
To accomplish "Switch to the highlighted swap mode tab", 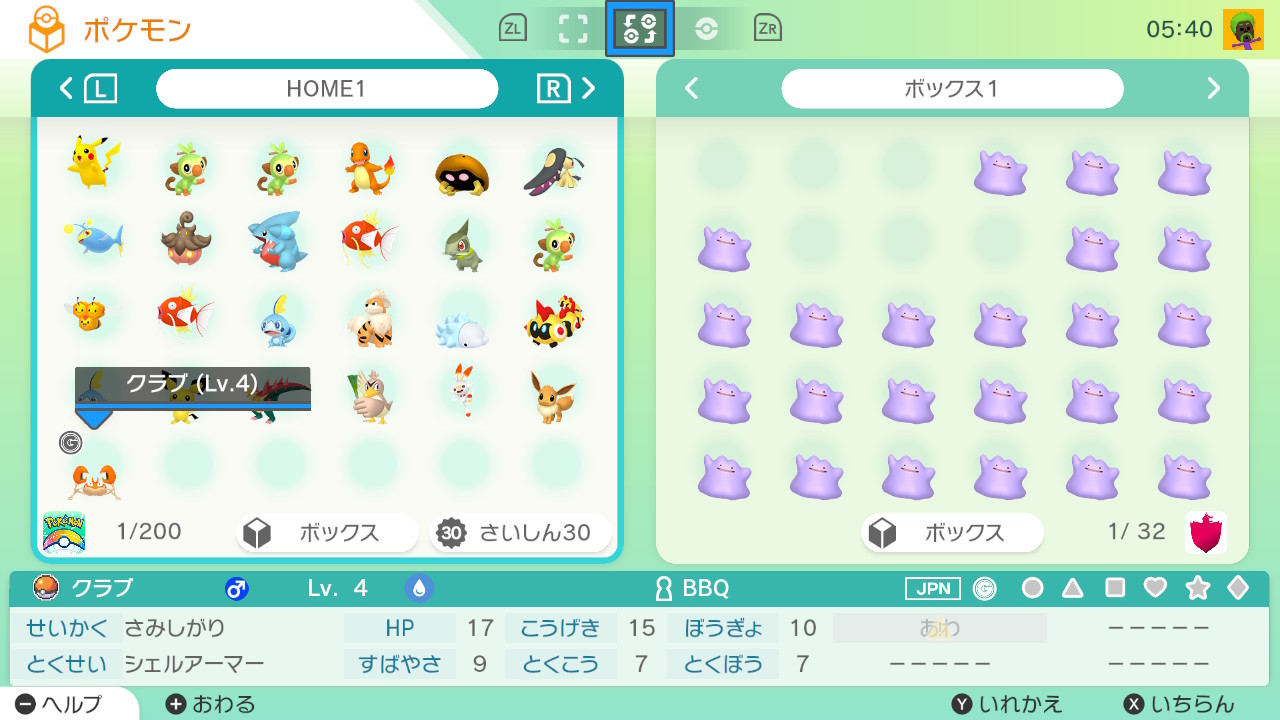I will pos(640,29).
